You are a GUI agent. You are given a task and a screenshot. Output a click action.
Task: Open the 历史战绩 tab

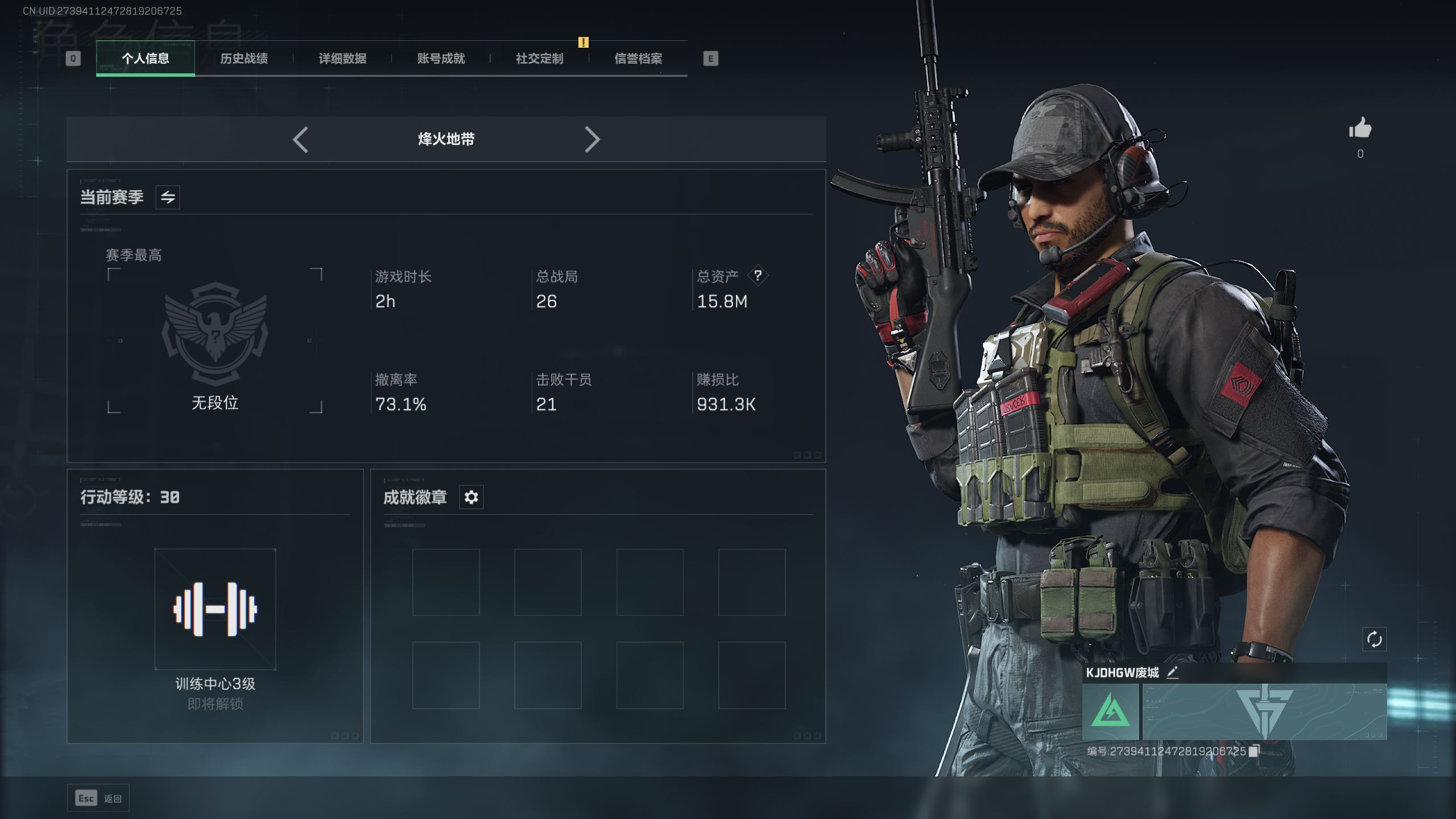244,59
